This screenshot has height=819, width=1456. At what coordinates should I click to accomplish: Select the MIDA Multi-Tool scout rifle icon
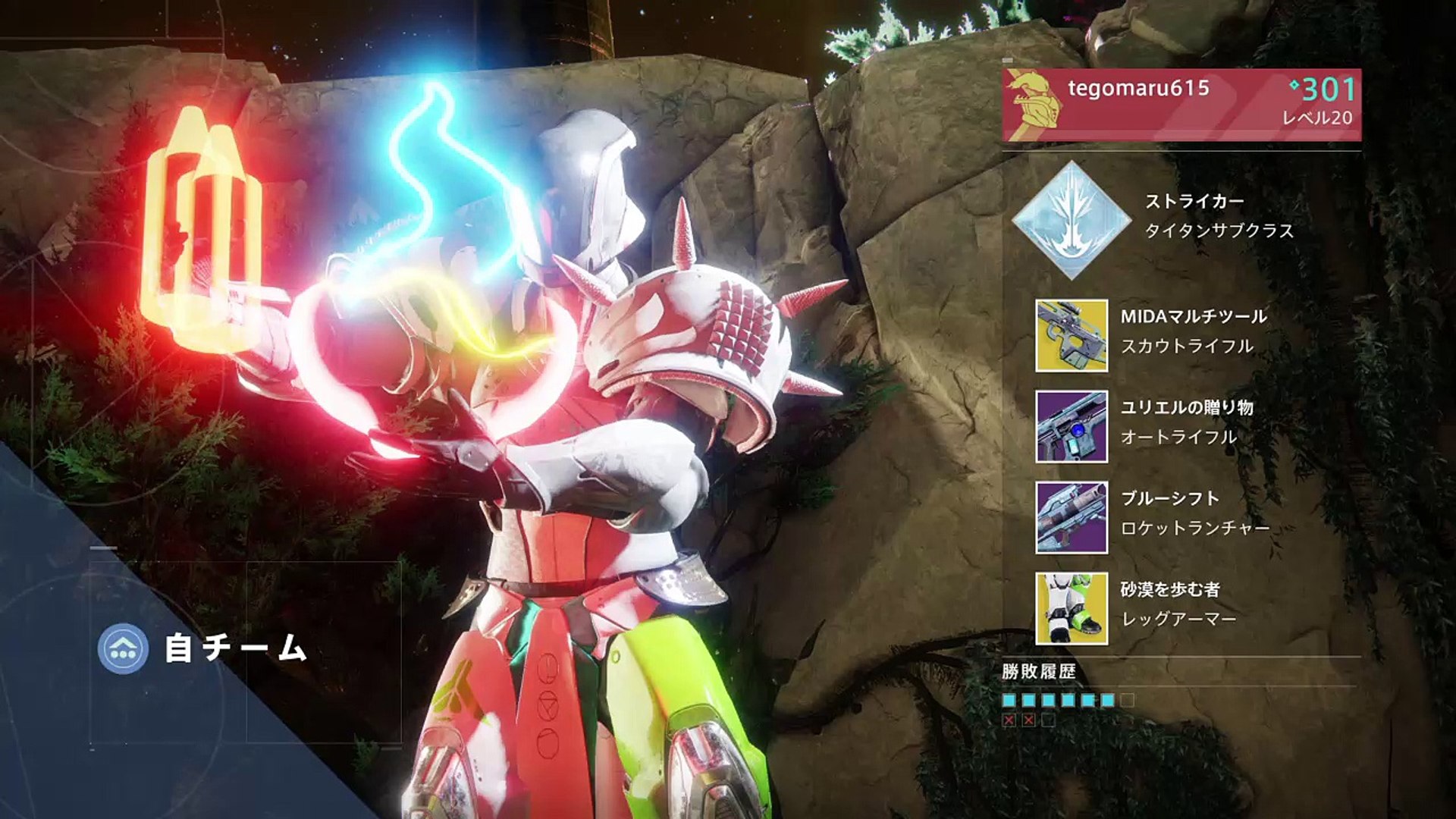[x=1072, y=335]
